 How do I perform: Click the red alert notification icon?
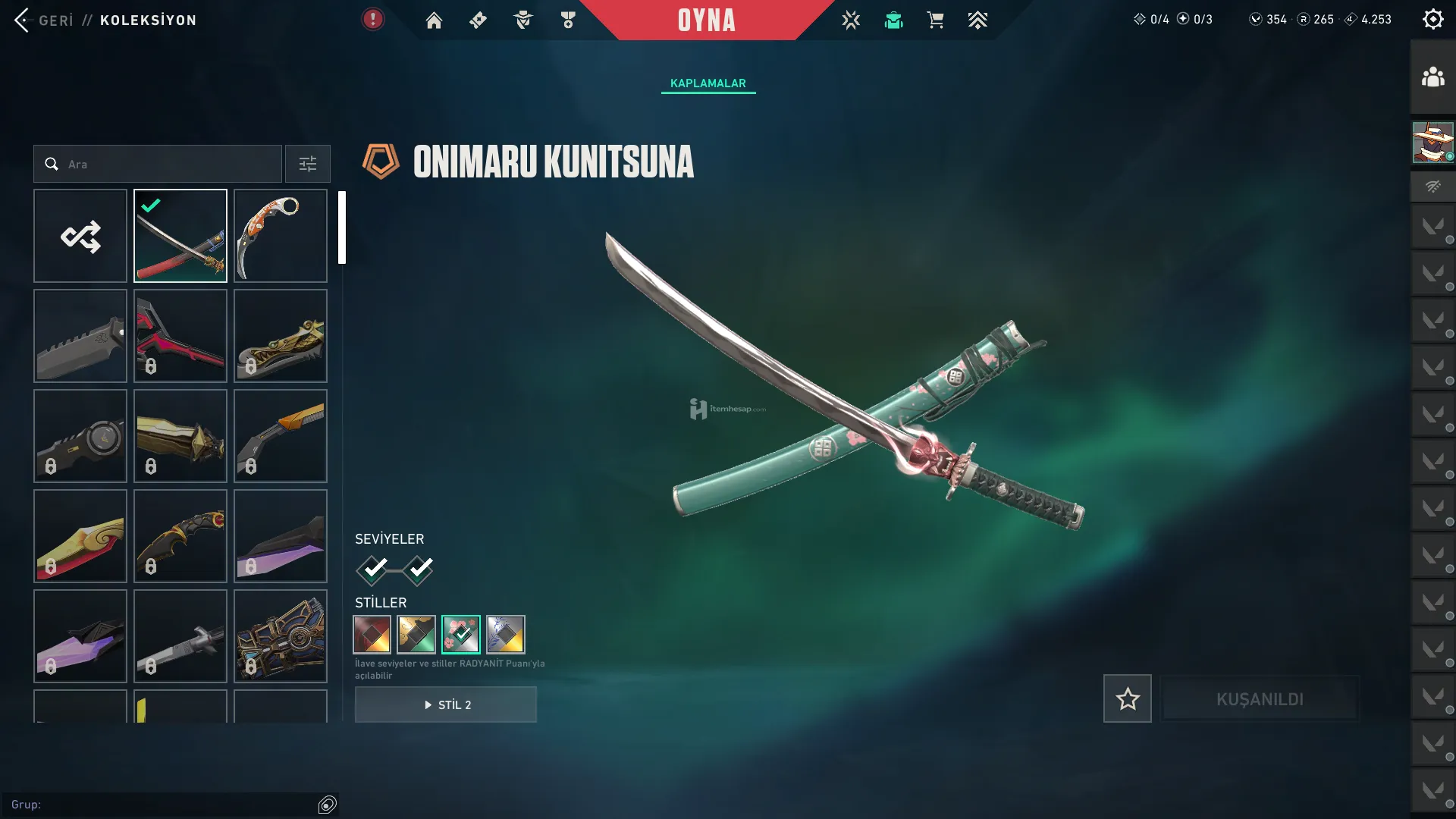[x=372, y=19]
